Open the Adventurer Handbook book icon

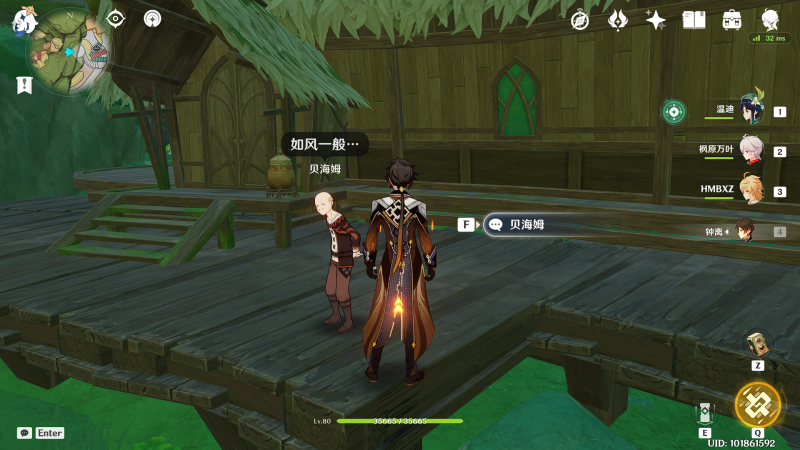tap(694, 20)
